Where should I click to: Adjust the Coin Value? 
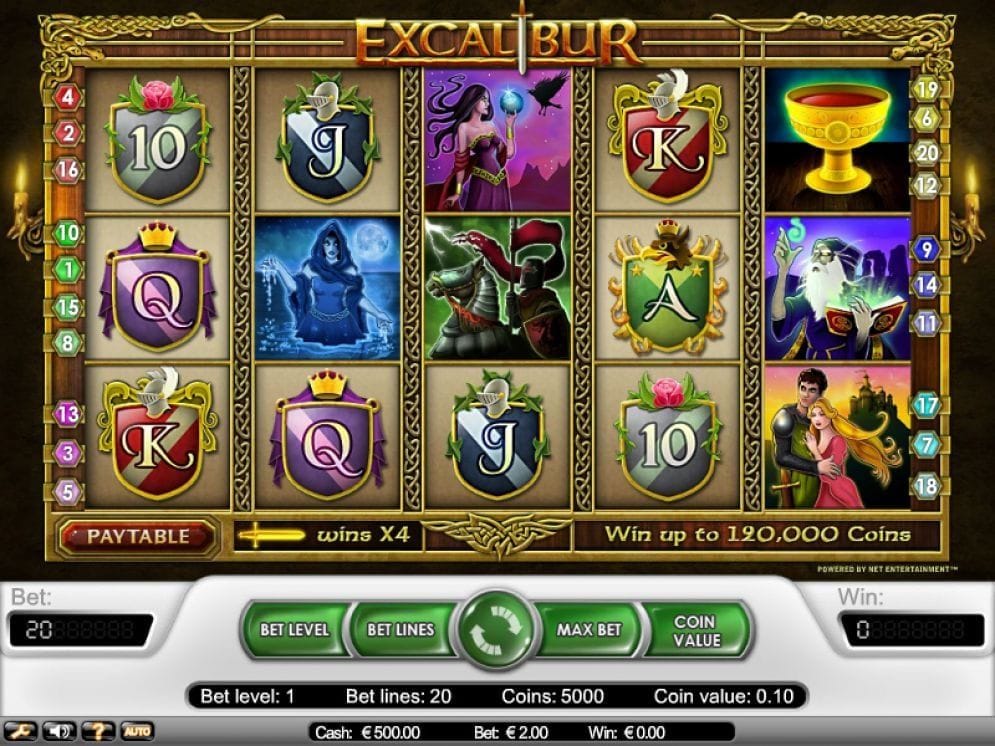tap(696, 630)
